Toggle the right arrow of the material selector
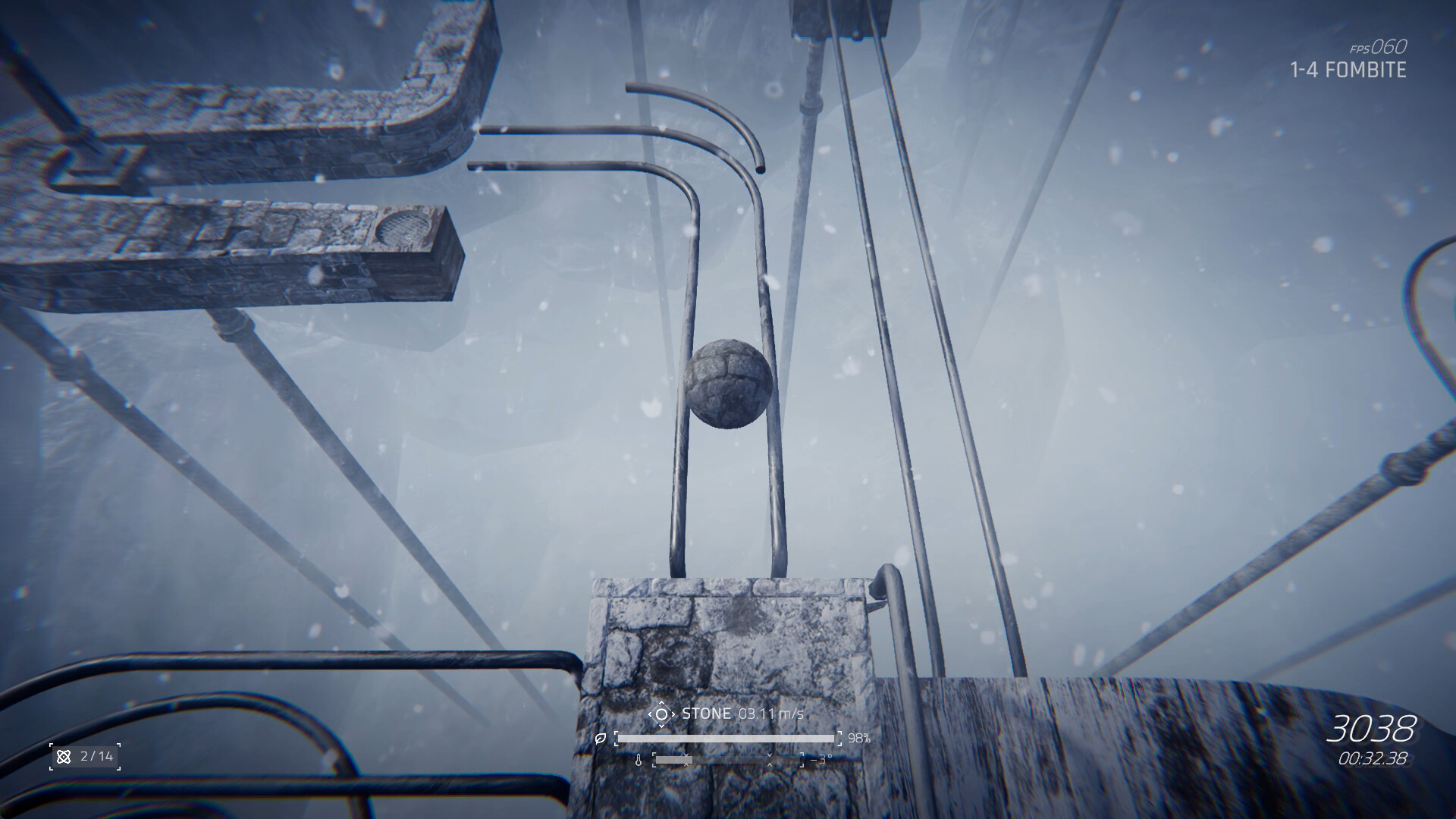Viewport: 1456px width, 819px height. [x=674, y=714]
